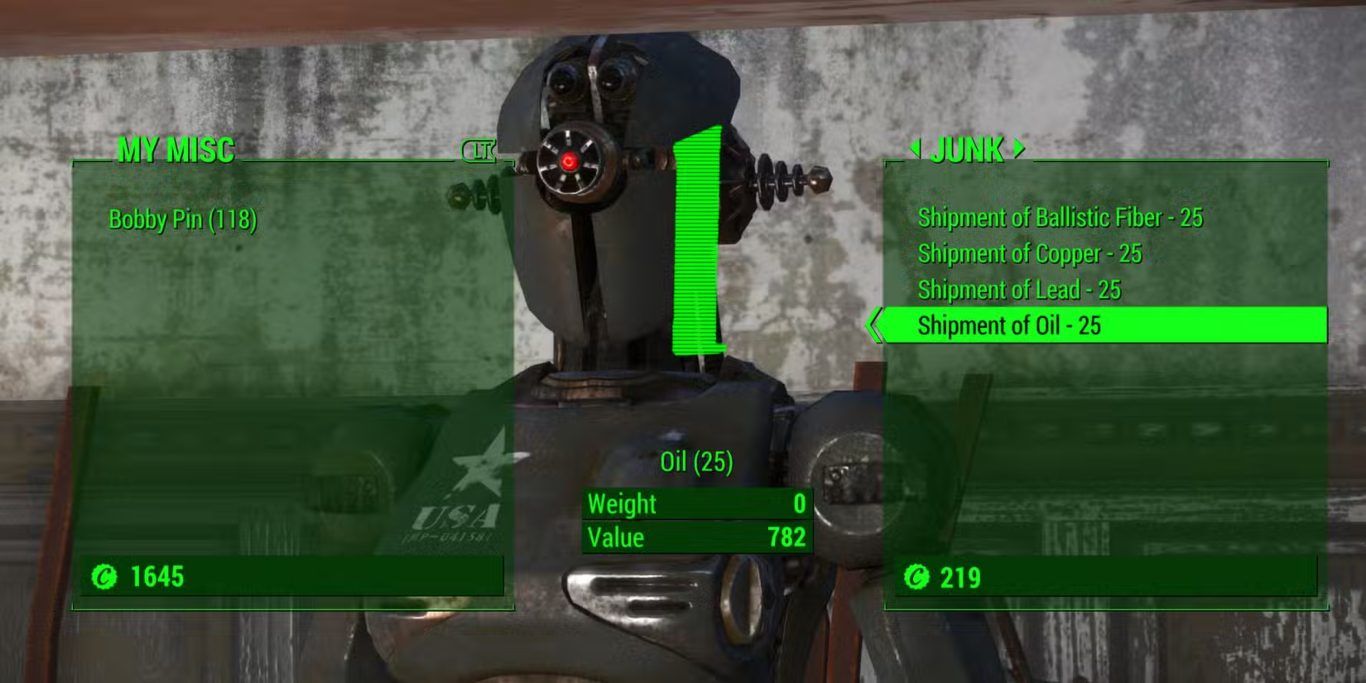Image resolution: width=1366 pixels, height=683 pixels.
Task: Choose Shipment of Ballistic Fiber
Action: click(1060, 217)
